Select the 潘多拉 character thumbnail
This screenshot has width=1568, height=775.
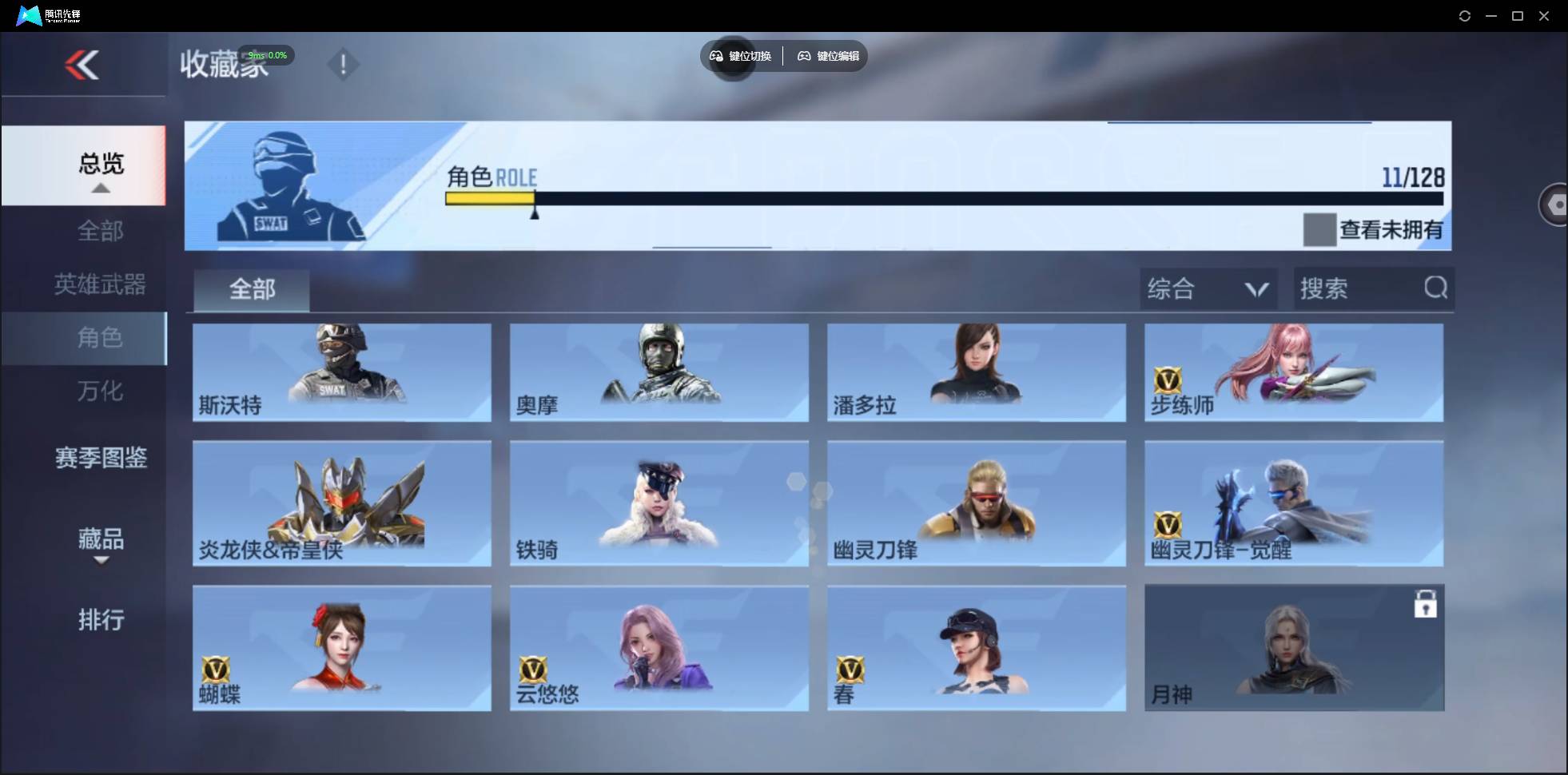[977, 372]
